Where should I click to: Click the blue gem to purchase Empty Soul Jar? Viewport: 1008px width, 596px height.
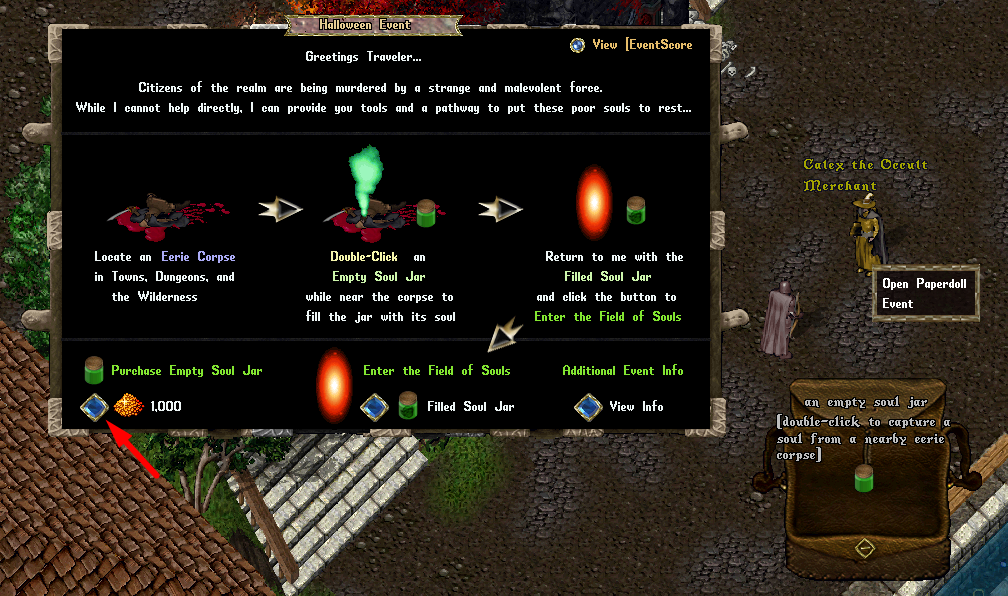[95, 407]
